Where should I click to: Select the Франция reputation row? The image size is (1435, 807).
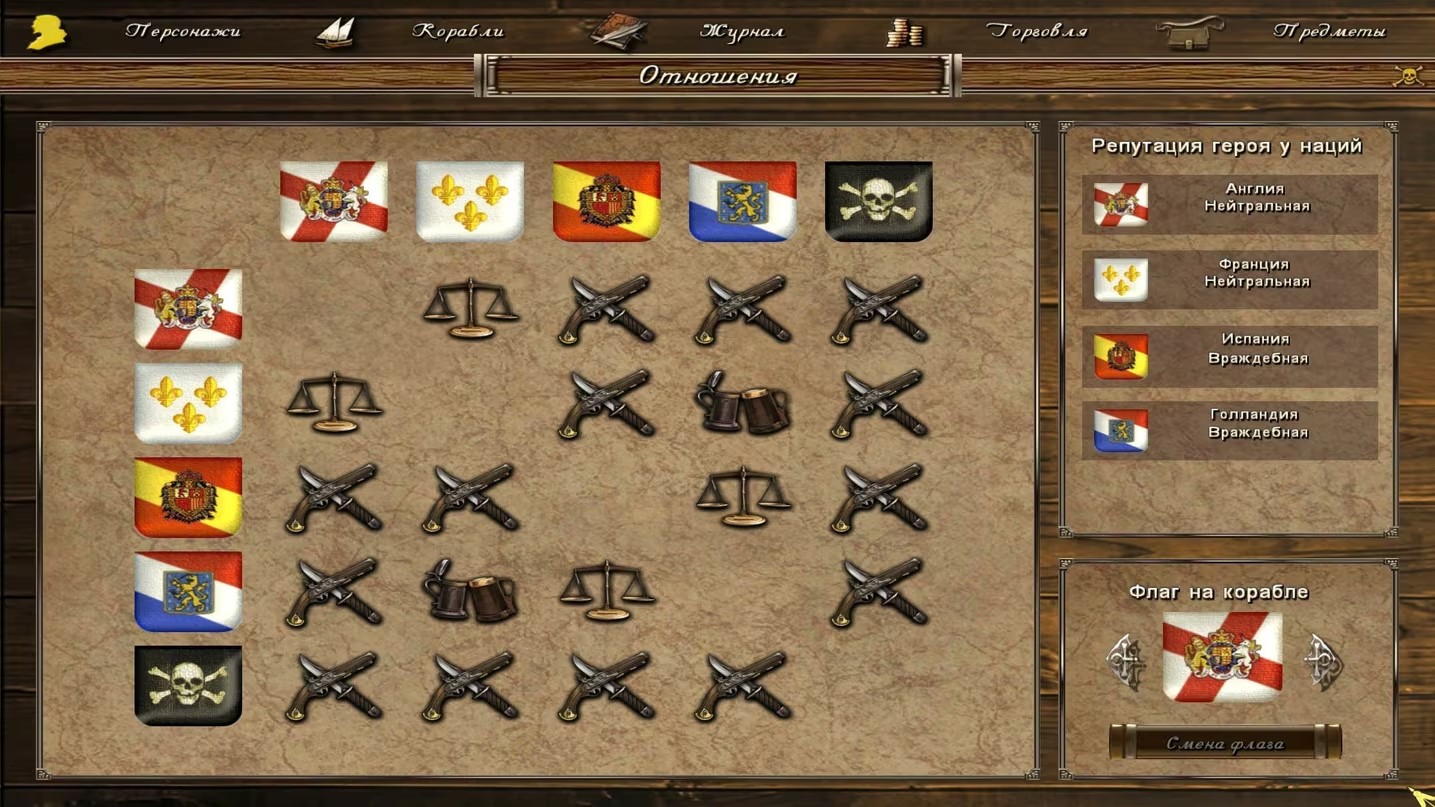point(1229,280)
